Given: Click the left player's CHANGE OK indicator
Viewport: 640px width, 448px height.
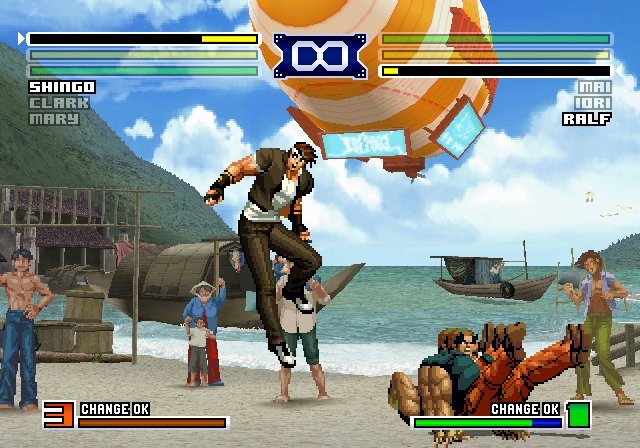Looking at the screenshot, I should pos(115,409).
